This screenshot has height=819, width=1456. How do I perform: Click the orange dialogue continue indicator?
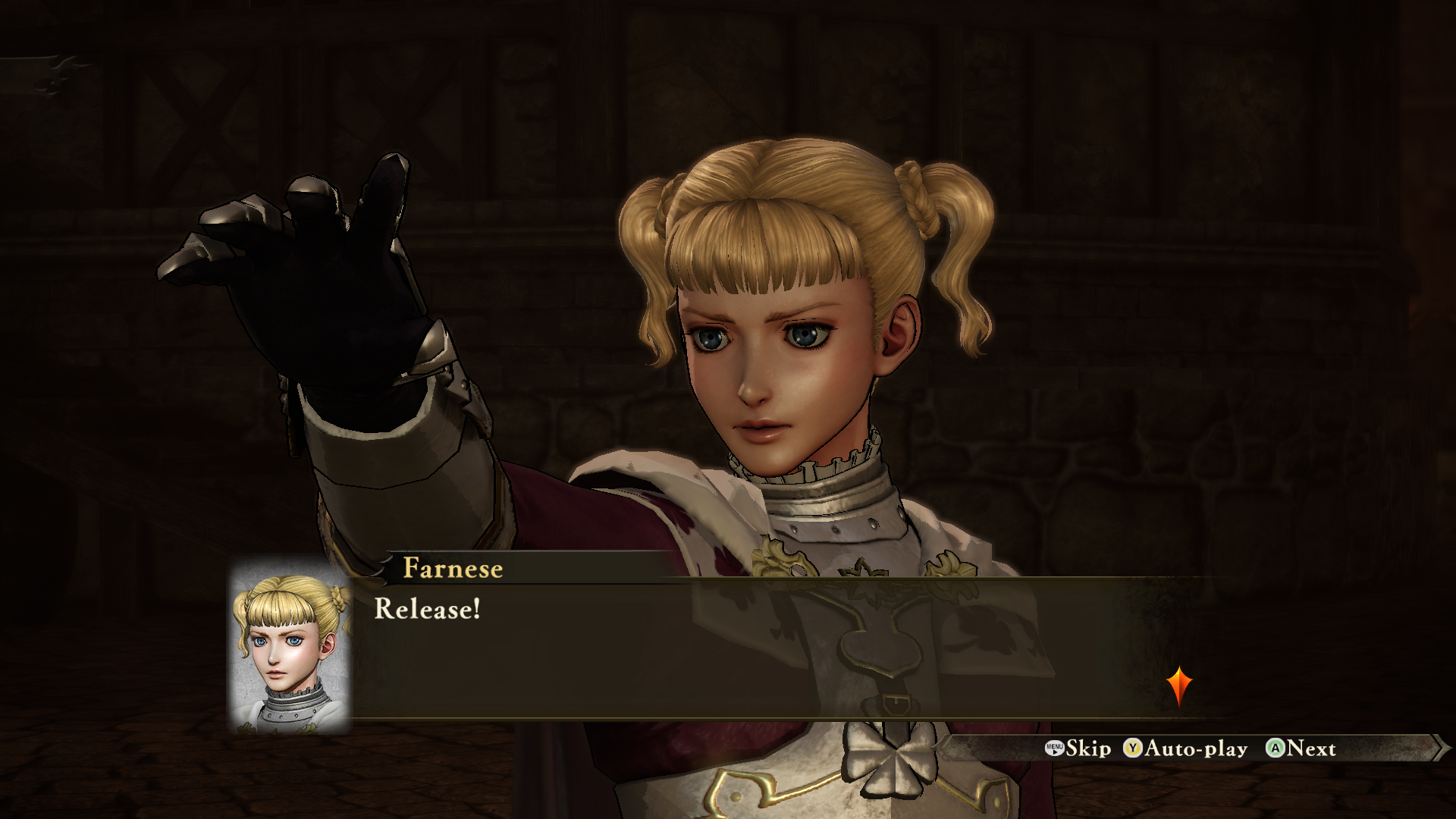pyautogui.click(x=1179, y=686)
